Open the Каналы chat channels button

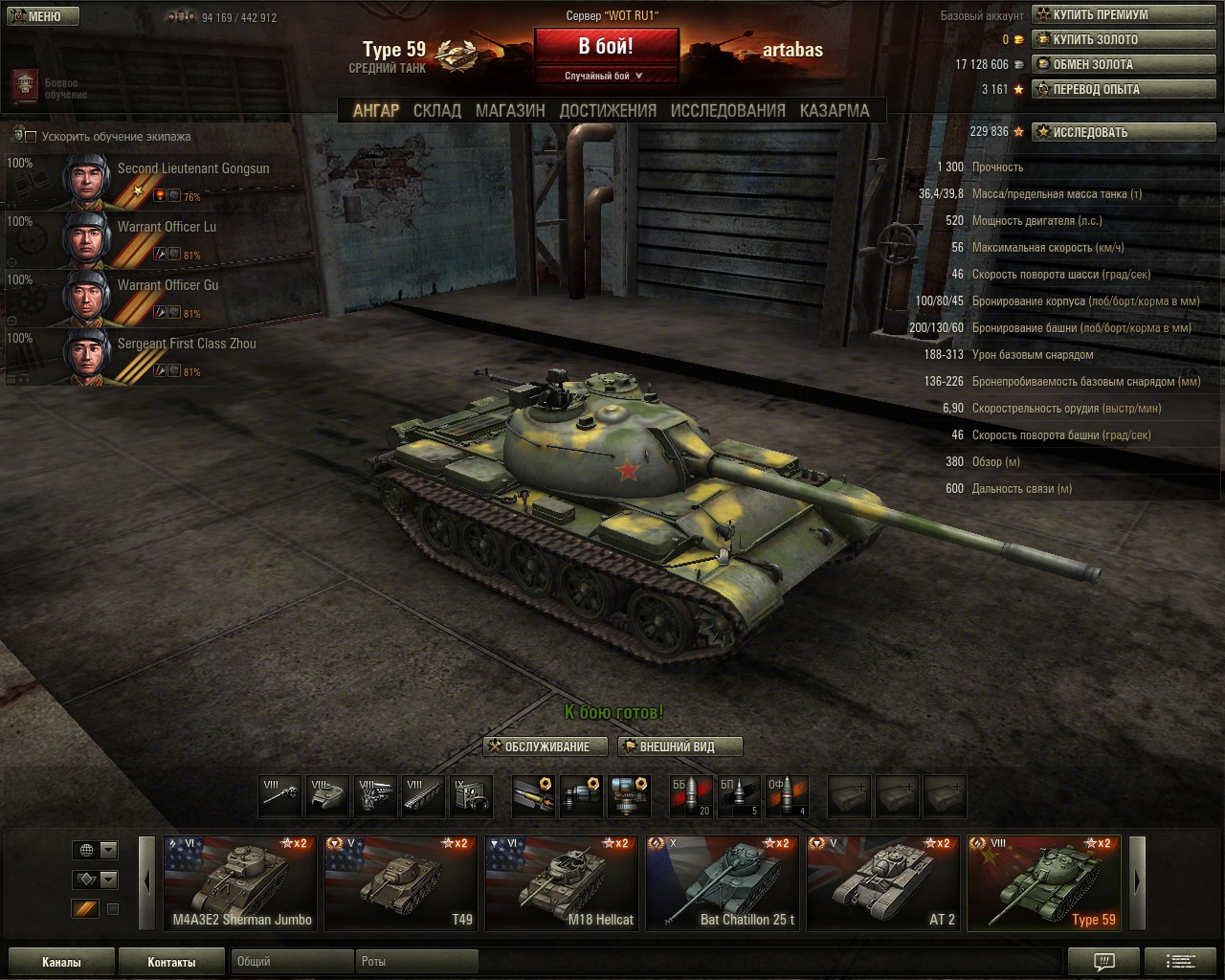[x=61, y=962]
